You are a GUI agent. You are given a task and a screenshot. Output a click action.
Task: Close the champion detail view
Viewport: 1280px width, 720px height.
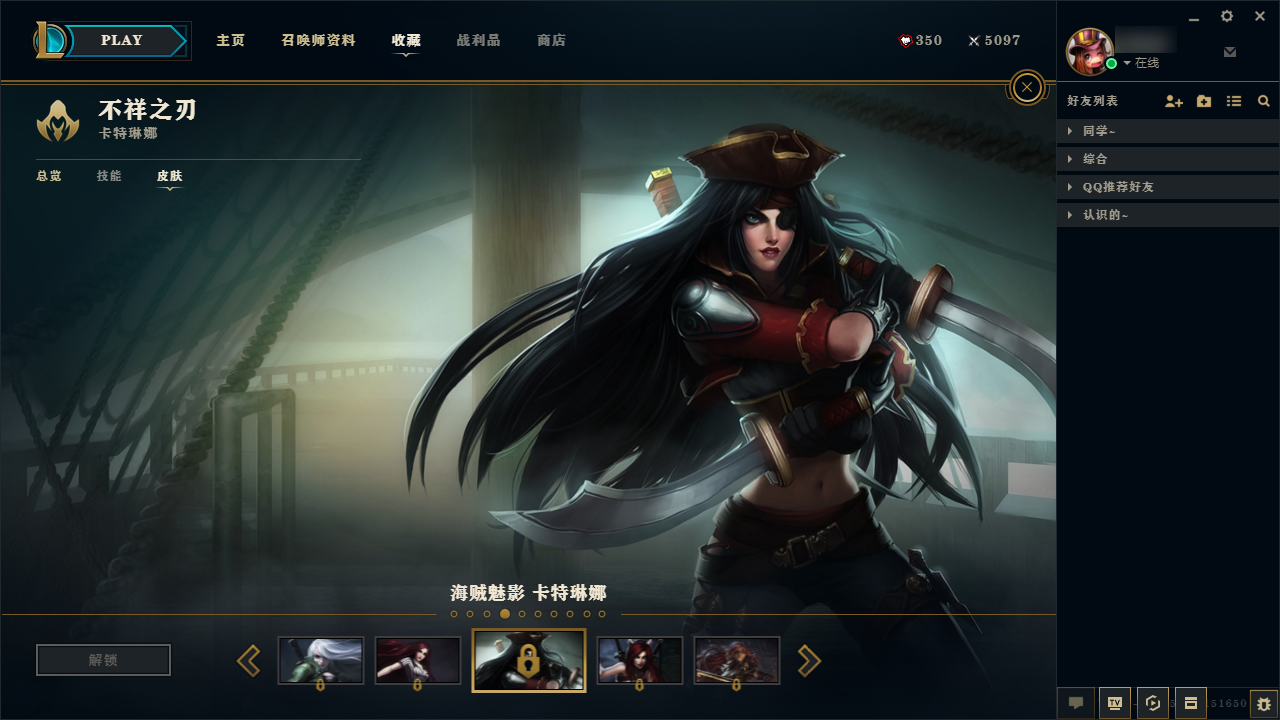click(1027, 88)
